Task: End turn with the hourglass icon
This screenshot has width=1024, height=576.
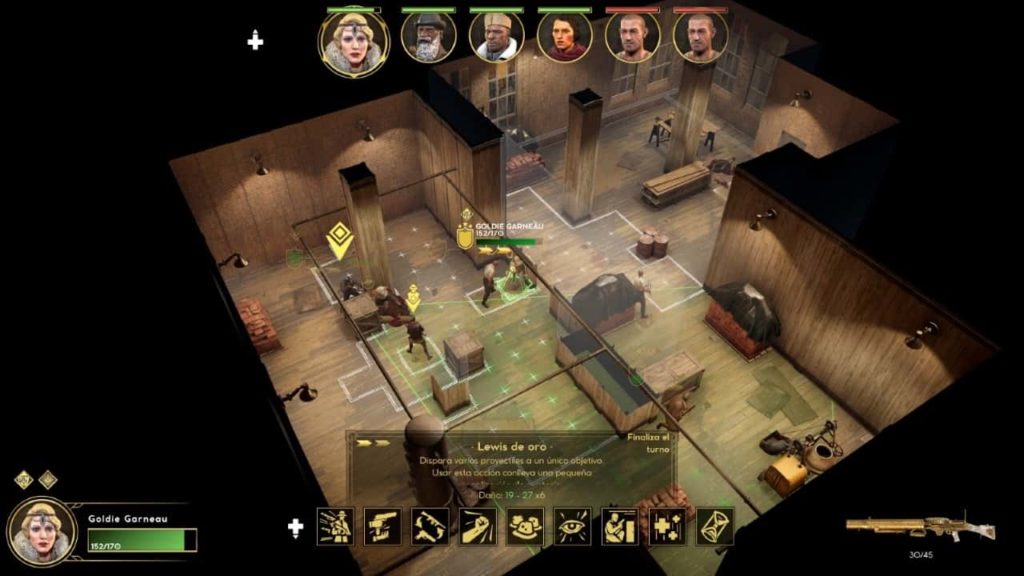Action: click(715, 526)
